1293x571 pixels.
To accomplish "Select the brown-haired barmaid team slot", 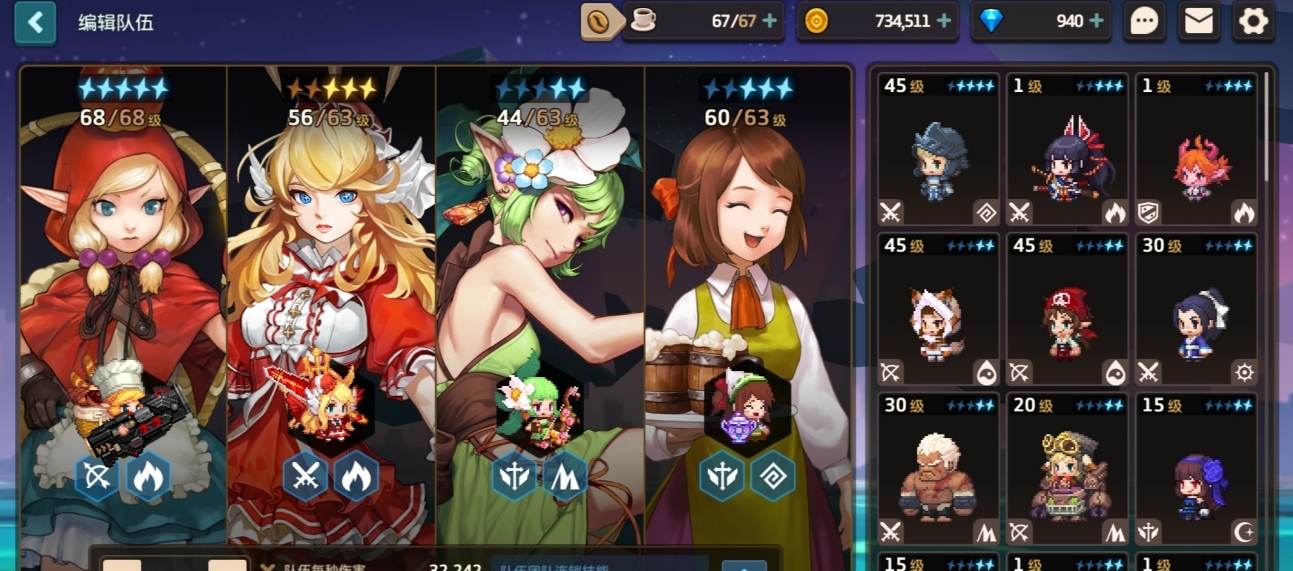I will [748, 300].
